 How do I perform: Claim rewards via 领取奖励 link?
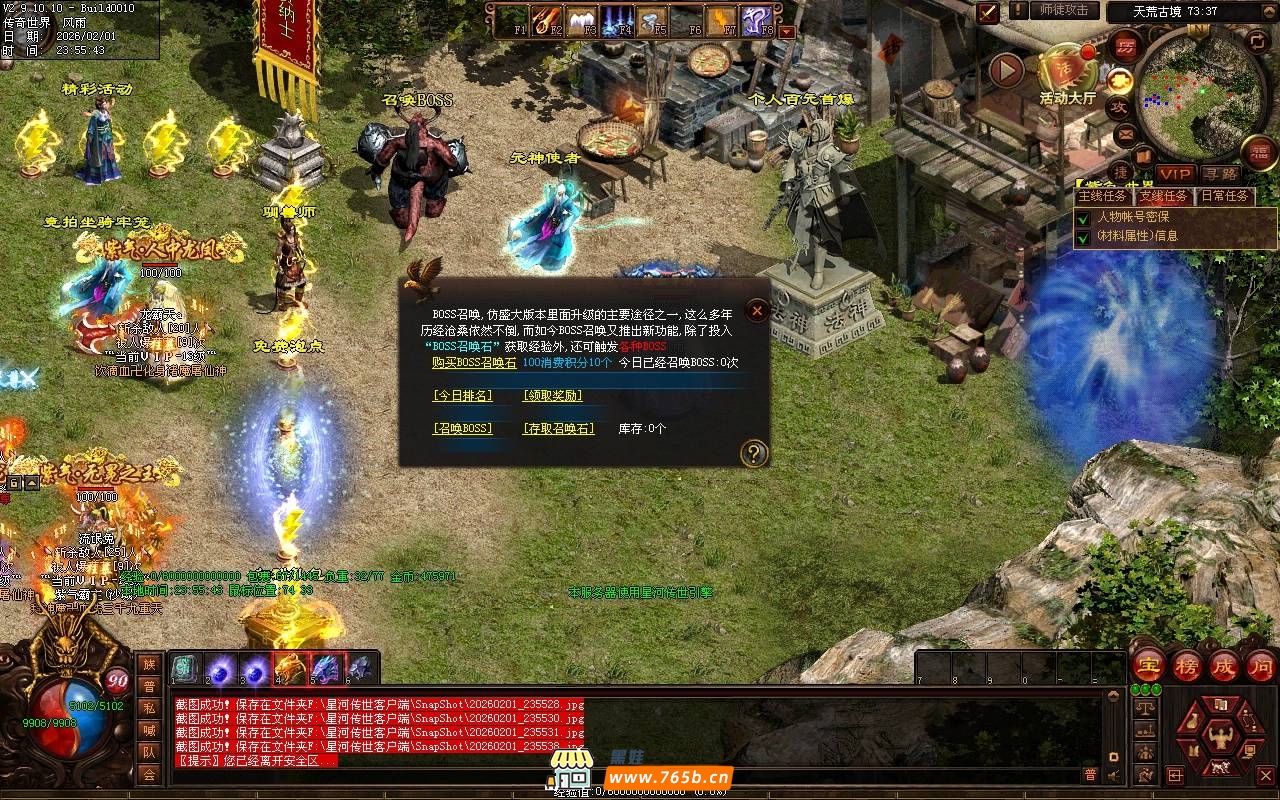click(x=552, y=396)
